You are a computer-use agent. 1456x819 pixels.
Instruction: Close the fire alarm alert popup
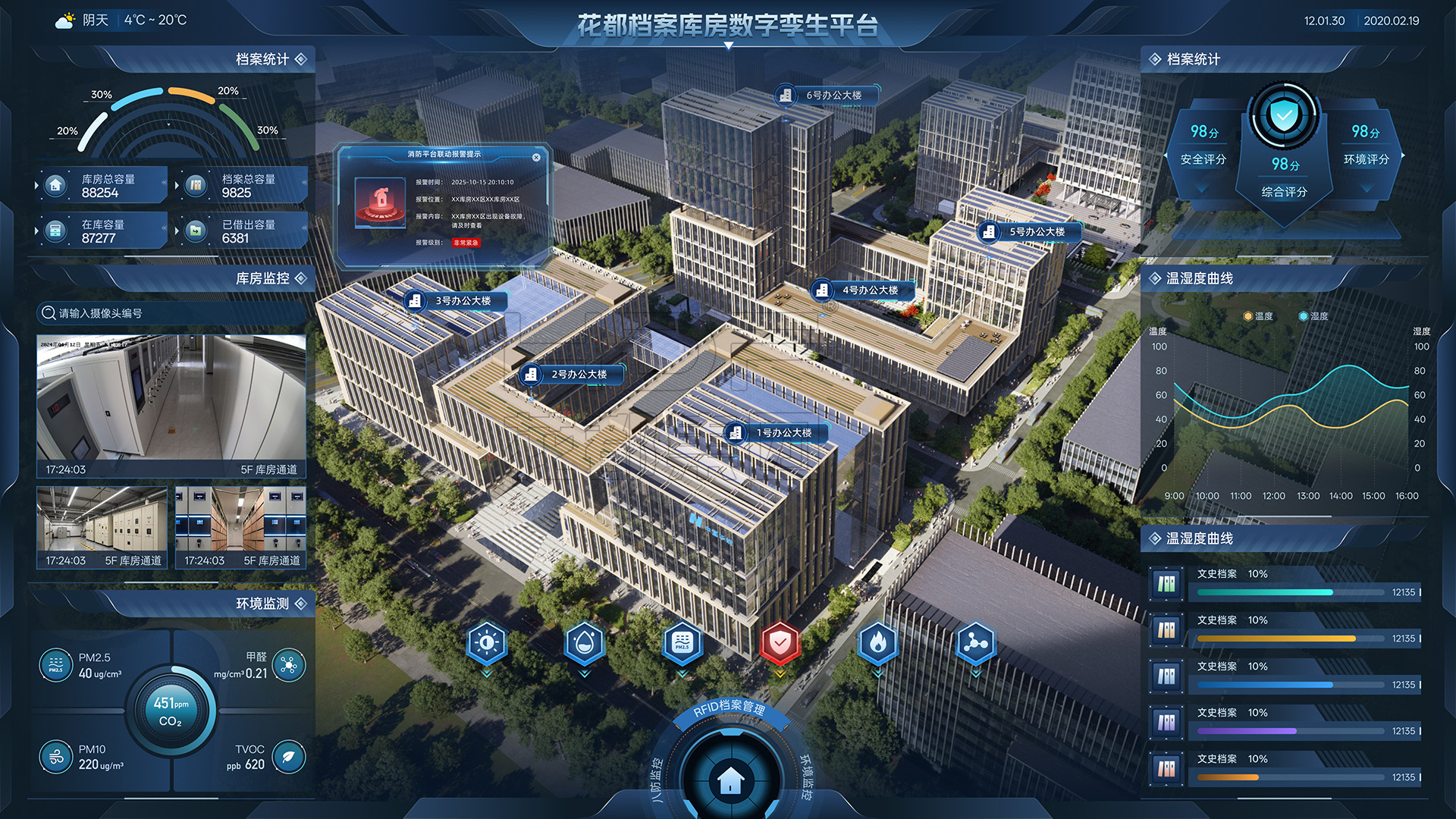coord(536,158)
